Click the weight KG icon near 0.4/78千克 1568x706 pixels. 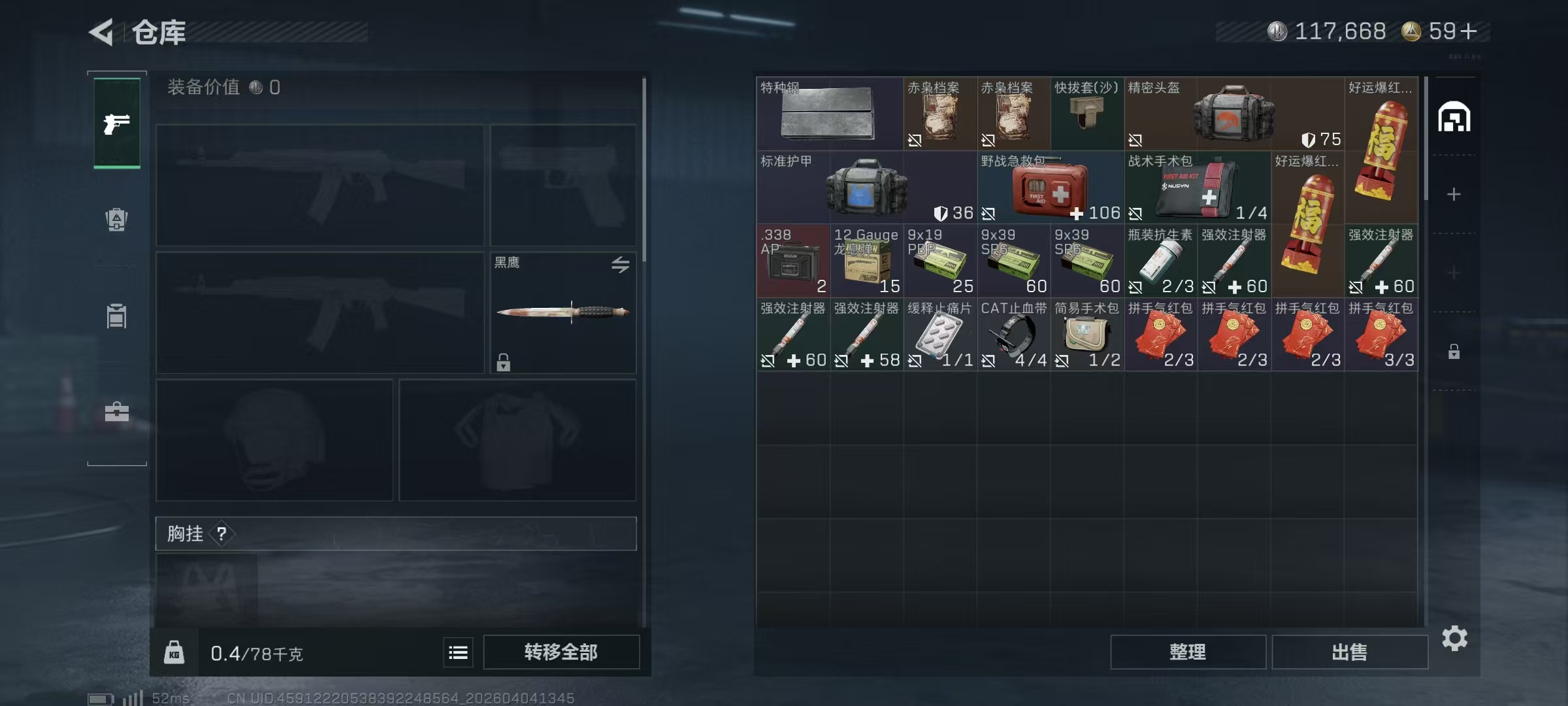174,652
